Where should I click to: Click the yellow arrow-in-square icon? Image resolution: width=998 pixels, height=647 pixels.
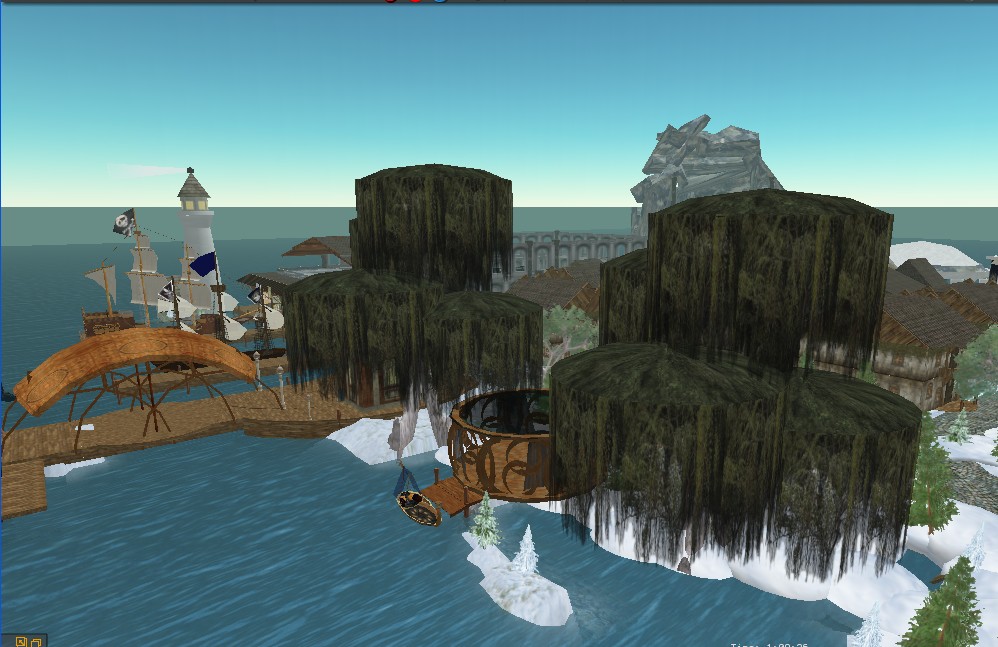[x=20, y=641]
